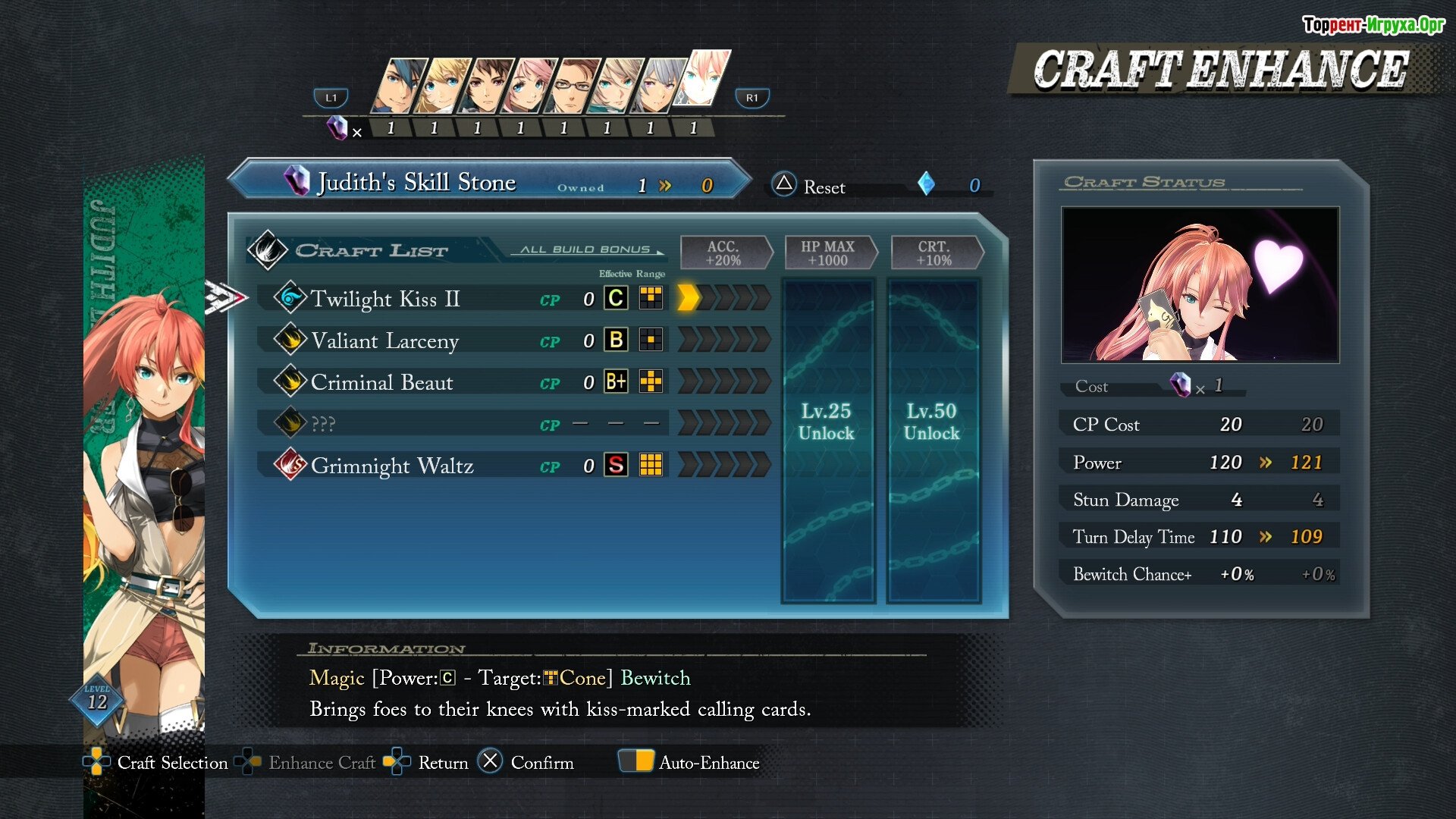Select the locked ??? craft entry
1456x819 pixels.
pos(324,424)
